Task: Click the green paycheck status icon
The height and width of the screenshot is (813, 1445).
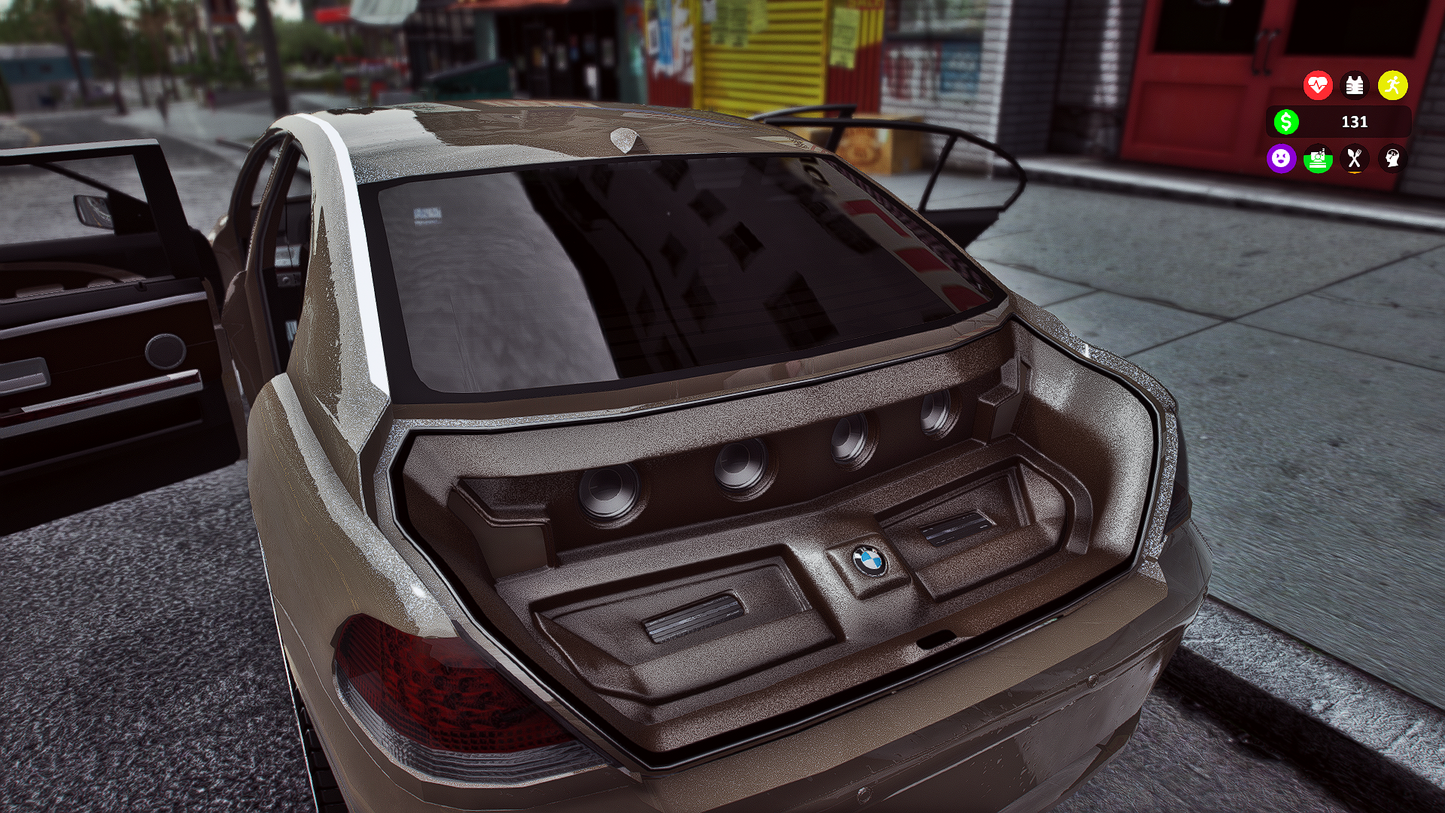Action: click(1317, 159)
